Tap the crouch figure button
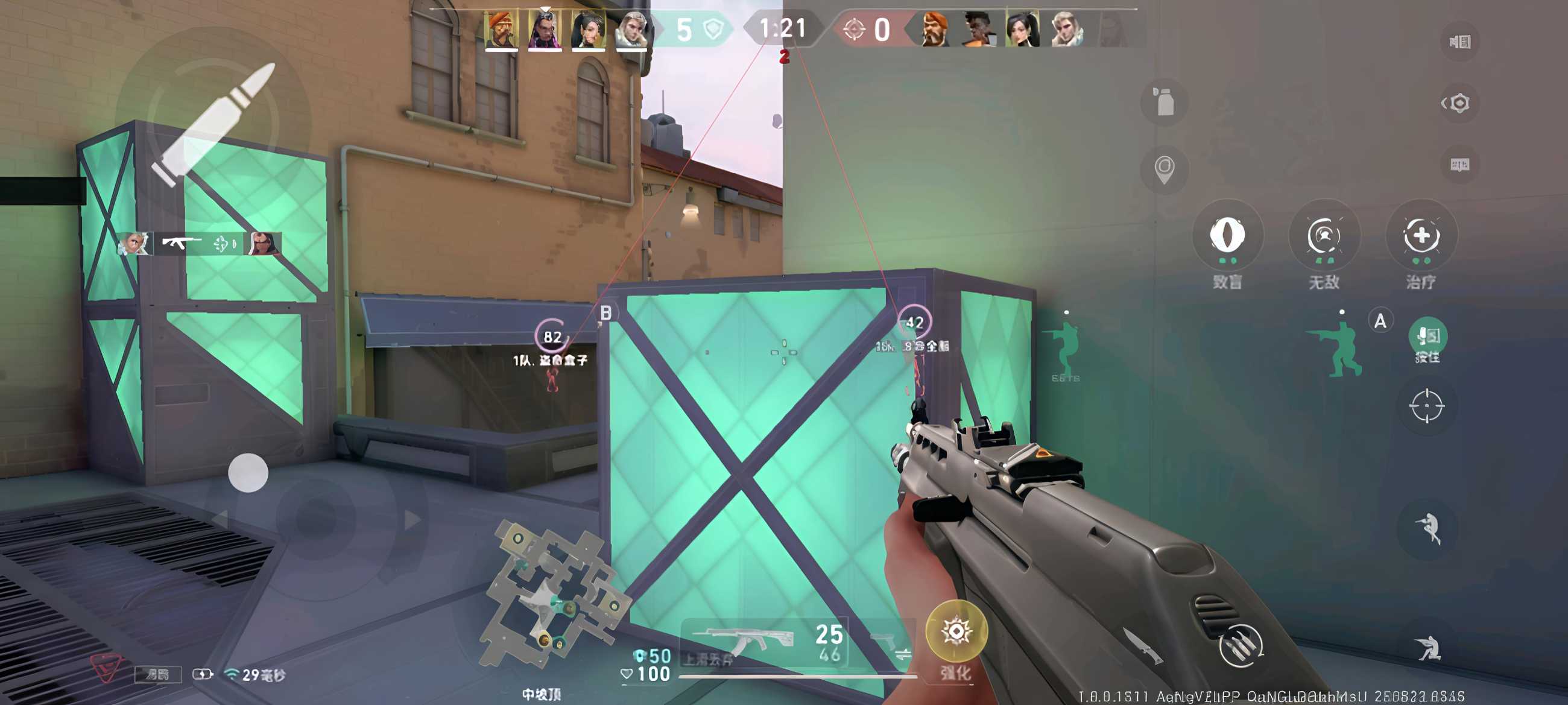 click(1427, 647)
